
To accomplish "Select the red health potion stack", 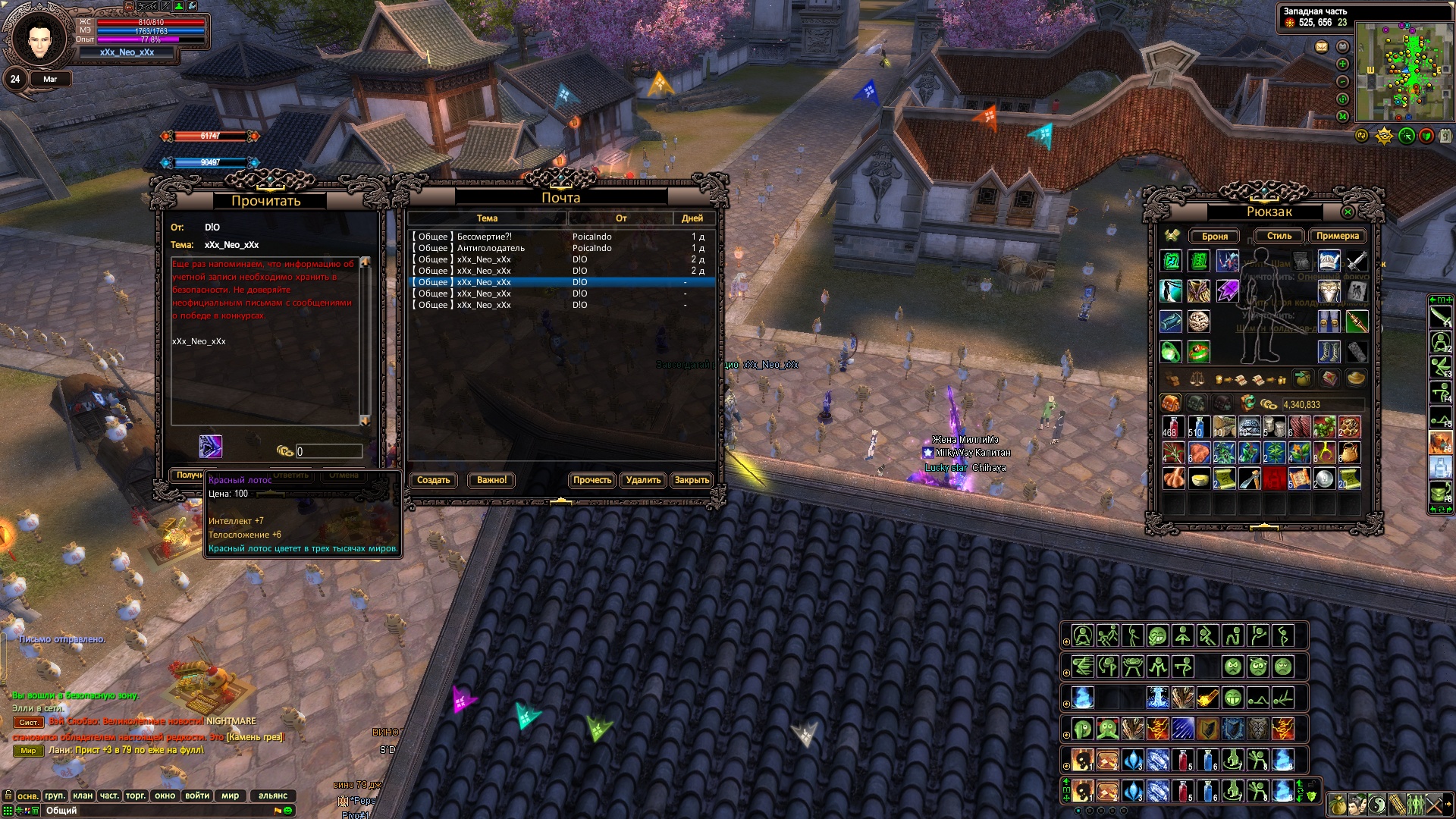I will (1172, 427).
